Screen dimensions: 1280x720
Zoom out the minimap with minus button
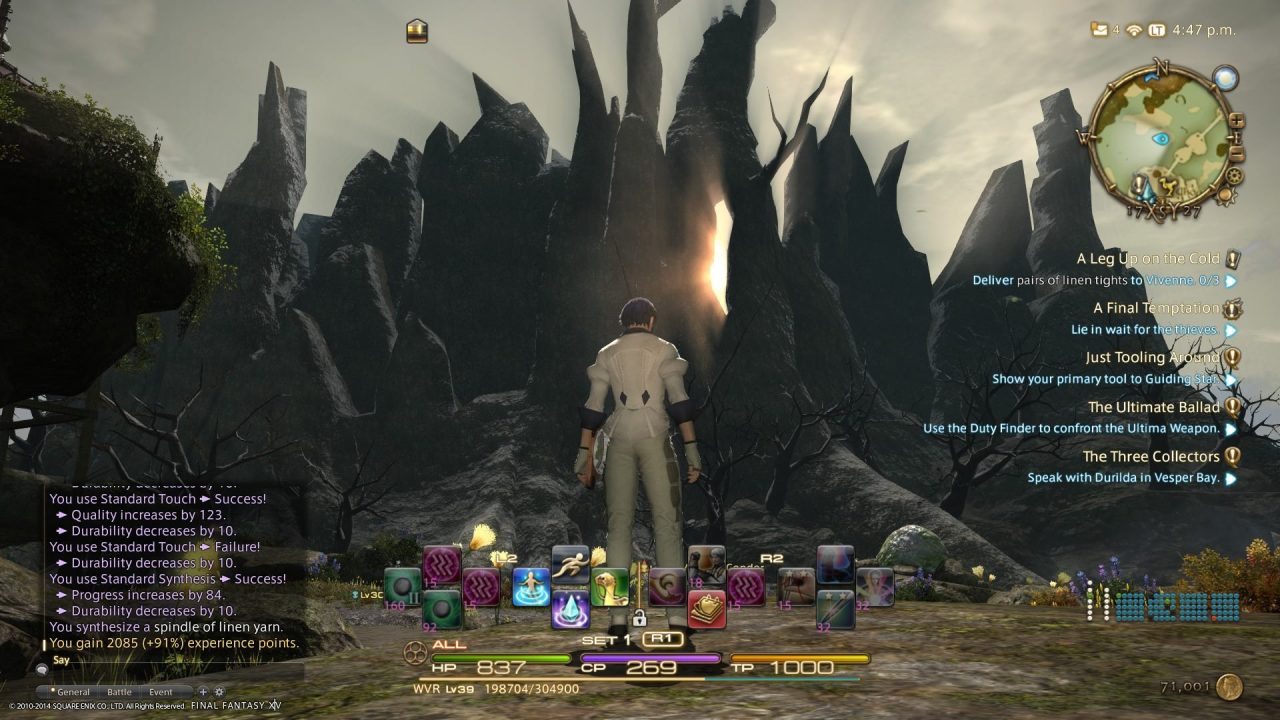[x=1237, y=153]
